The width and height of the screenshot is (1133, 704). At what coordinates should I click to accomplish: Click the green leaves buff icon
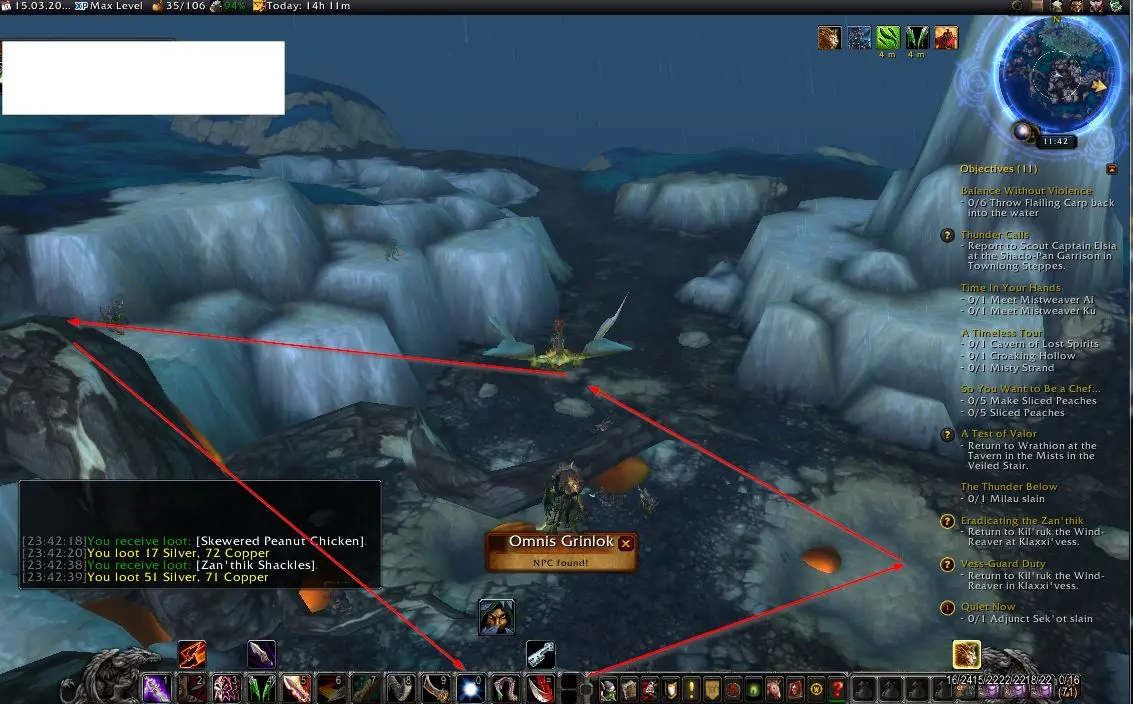(888, 38)
